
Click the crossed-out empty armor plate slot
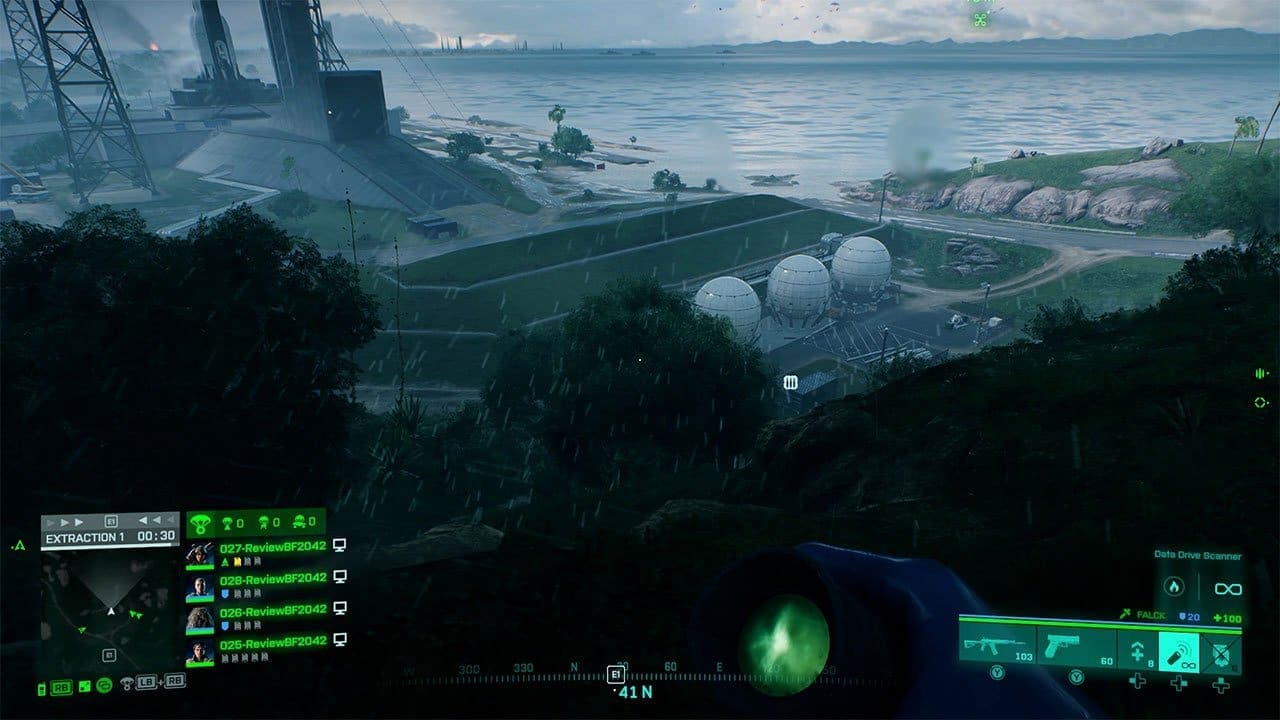1221,650
